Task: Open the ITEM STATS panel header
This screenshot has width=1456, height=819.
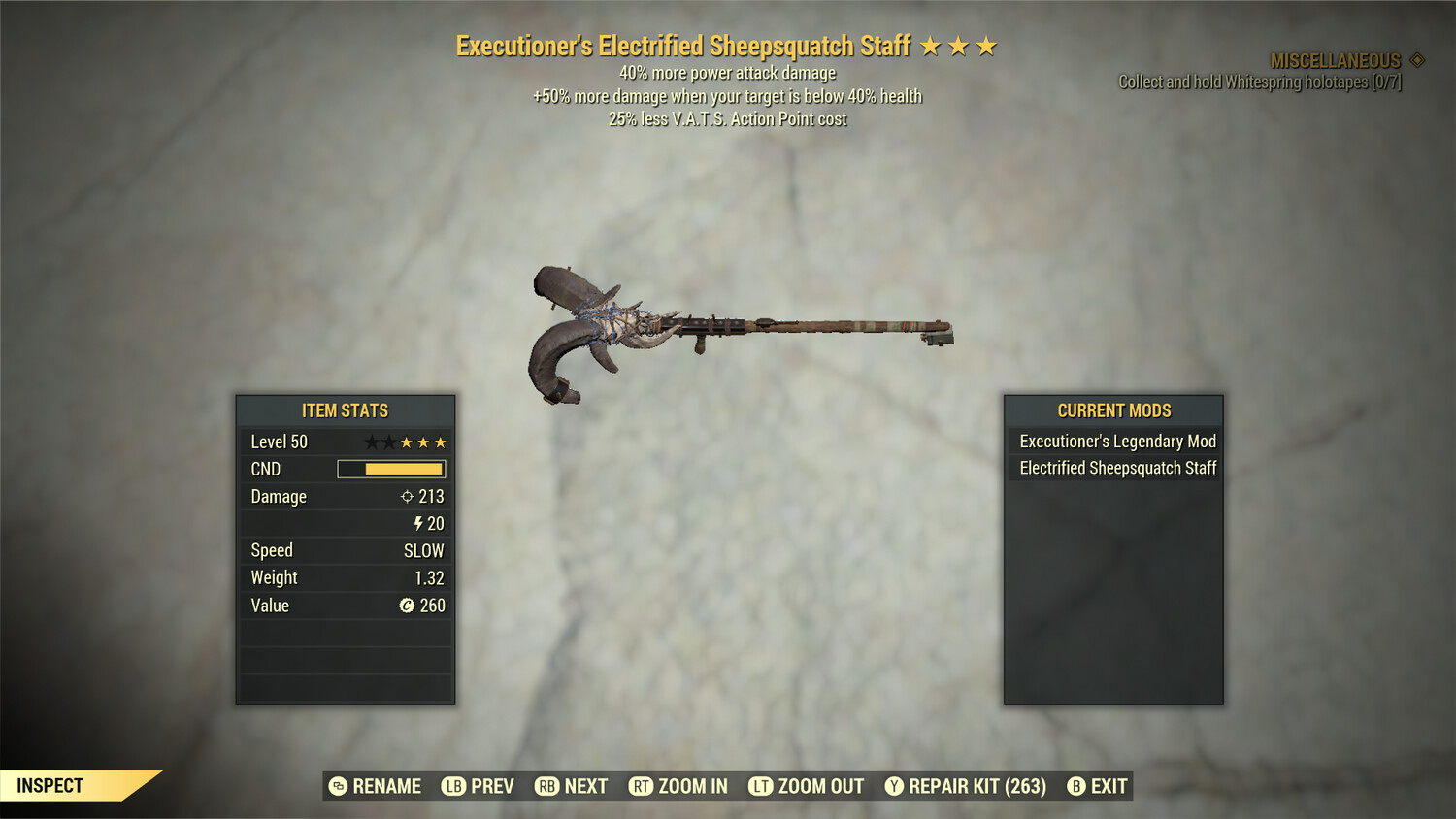Action: pos(345,409)
